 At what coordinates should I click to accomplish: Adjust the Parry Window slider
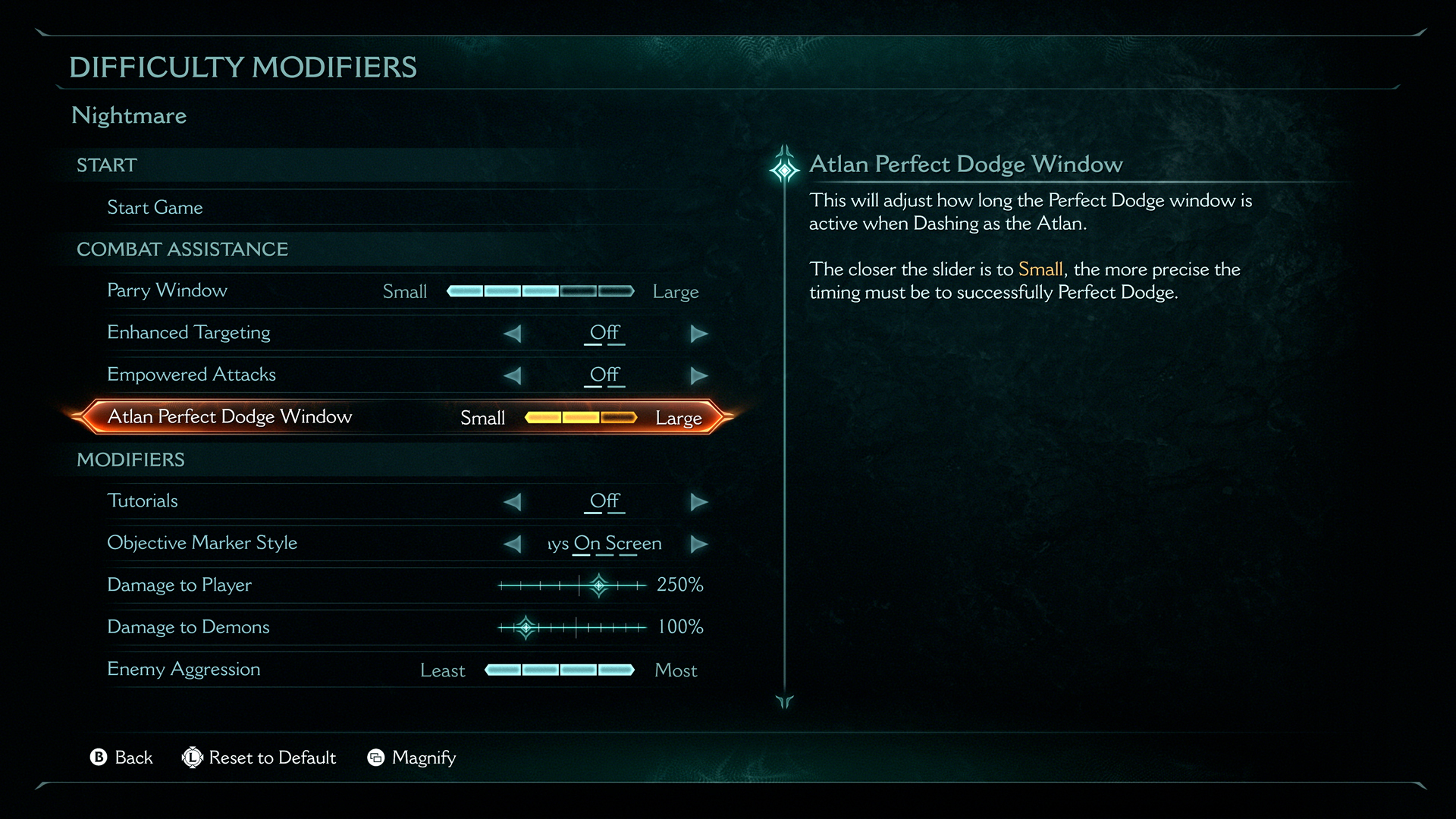click(540, 291)
